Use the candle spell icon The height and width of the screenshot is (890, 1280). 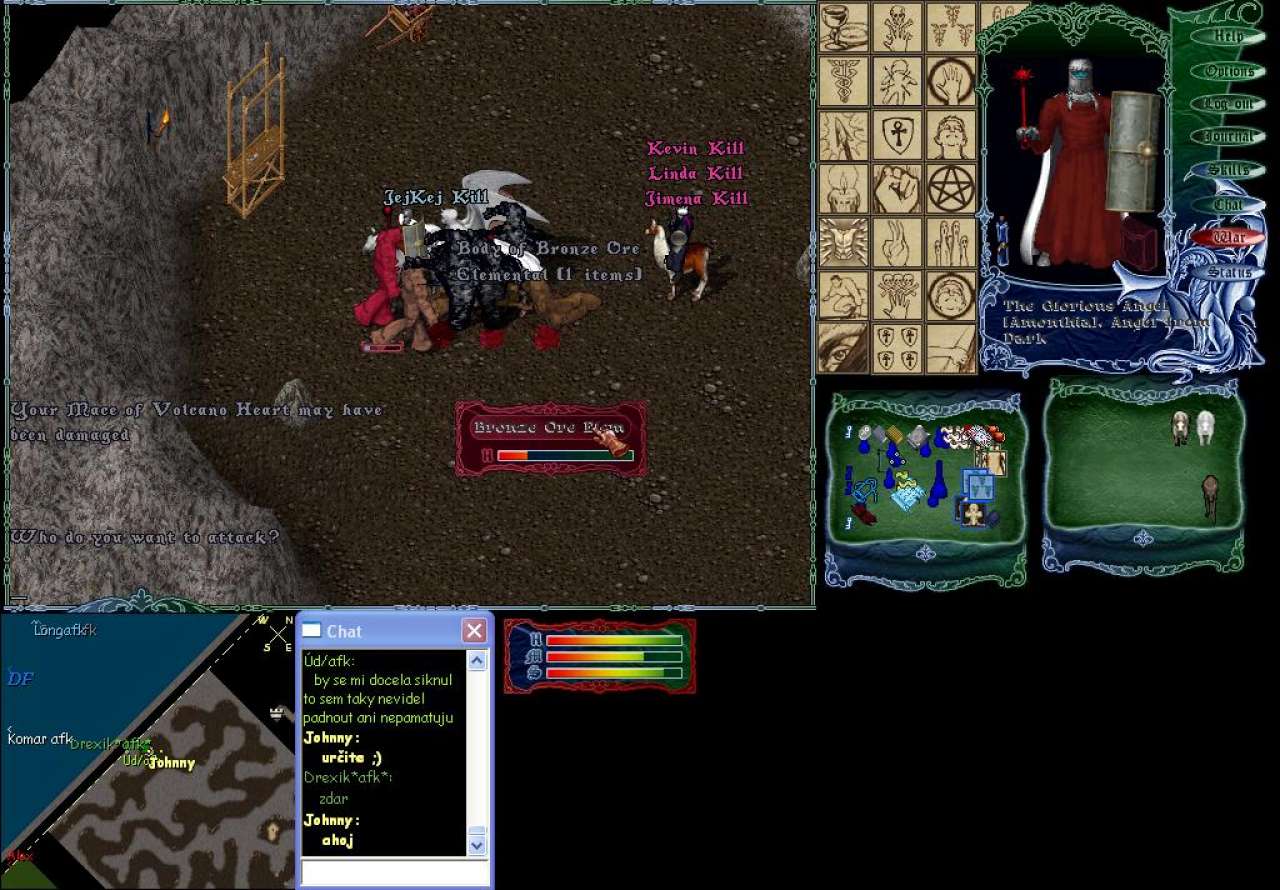tap(843, 188)
